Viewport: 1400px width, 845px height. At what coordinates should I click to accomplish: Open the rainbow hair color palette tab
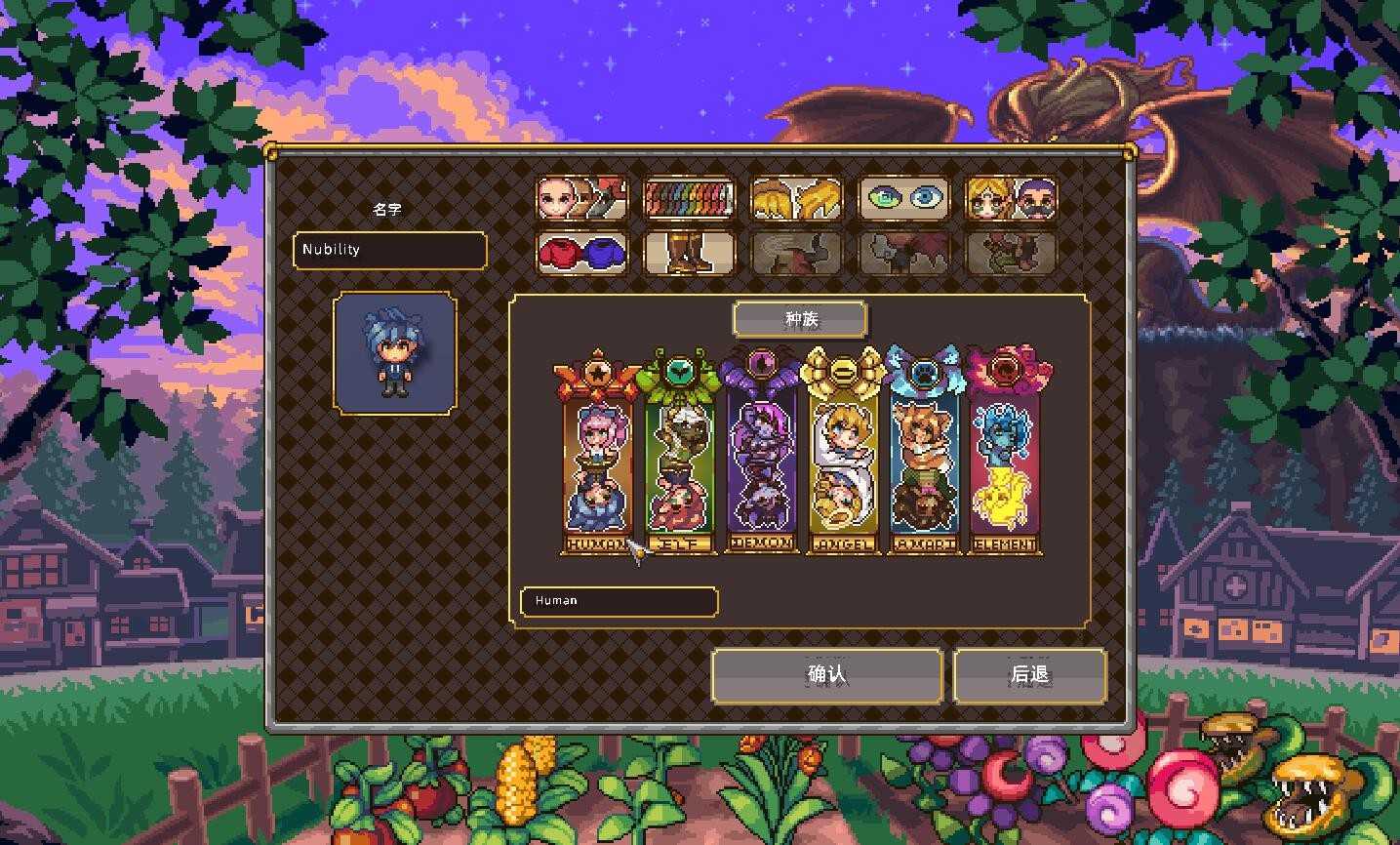[x=689, y=198]
